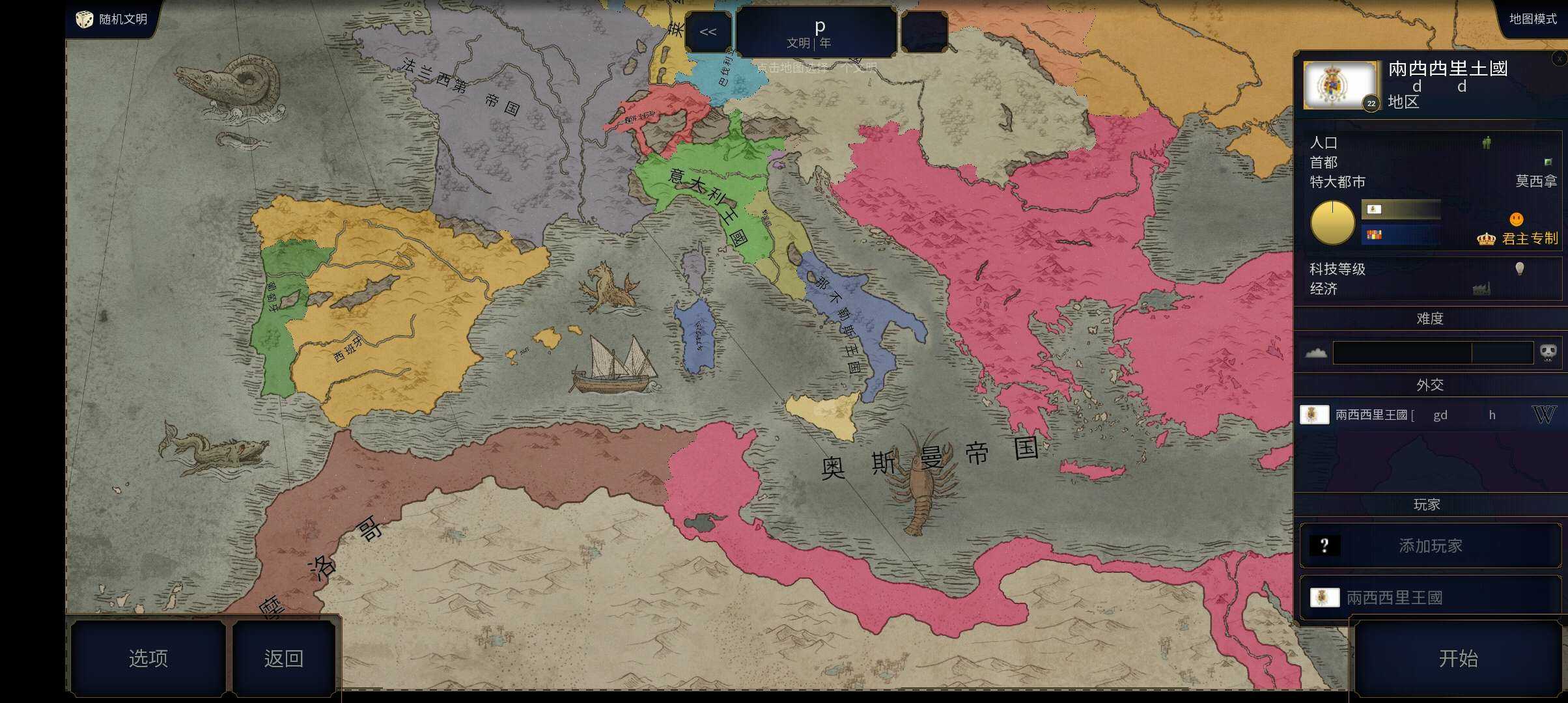The image size is (1568, 703).
Task: Click the random civilization dice icon
Action: click(83, 19)
